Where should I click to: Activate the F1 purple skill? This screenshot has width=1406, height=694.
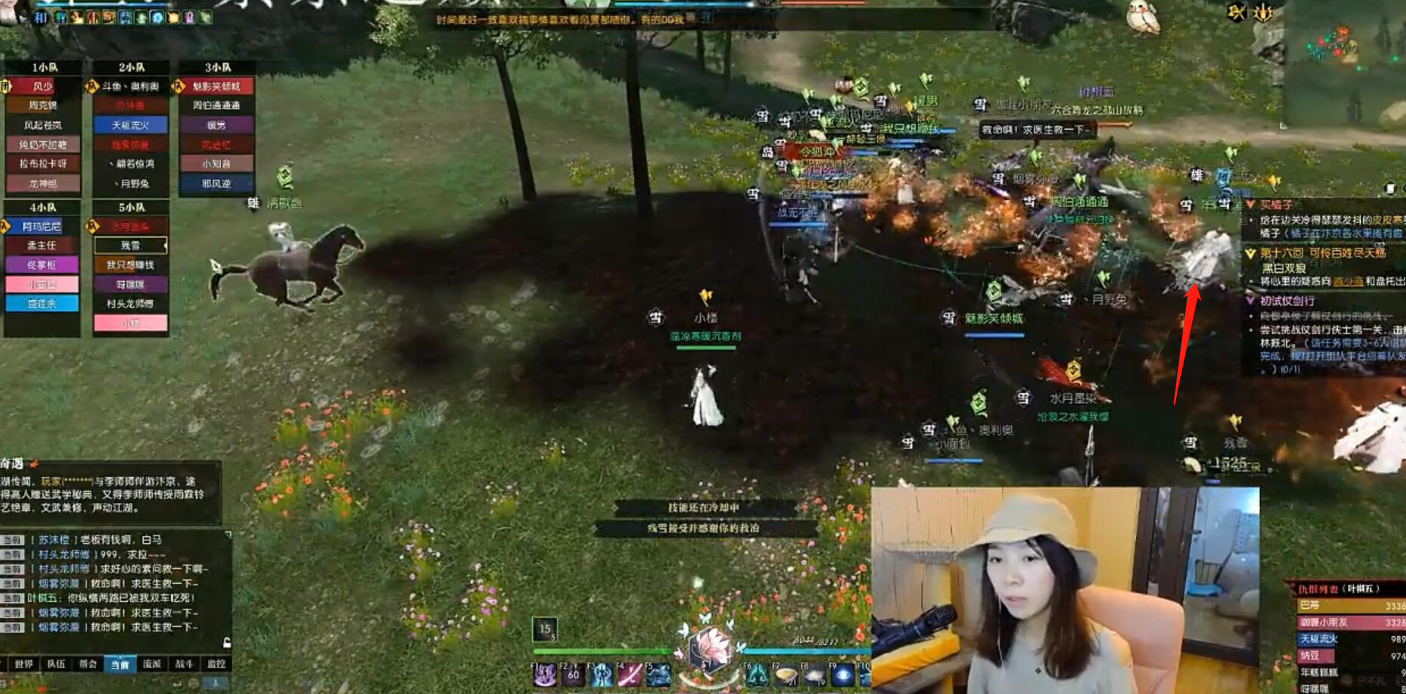tap(545, 675)
